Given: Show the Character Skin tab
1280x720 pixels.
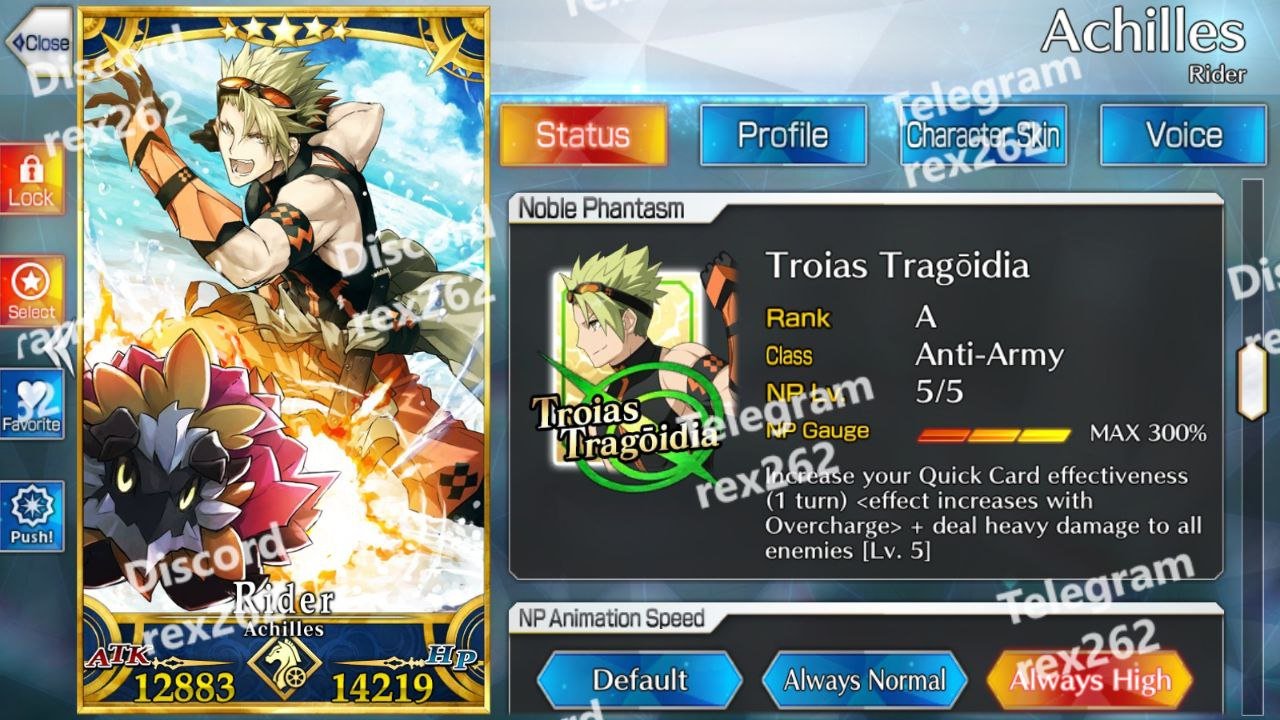Looking at the screenshot, I should pos(983,135).
